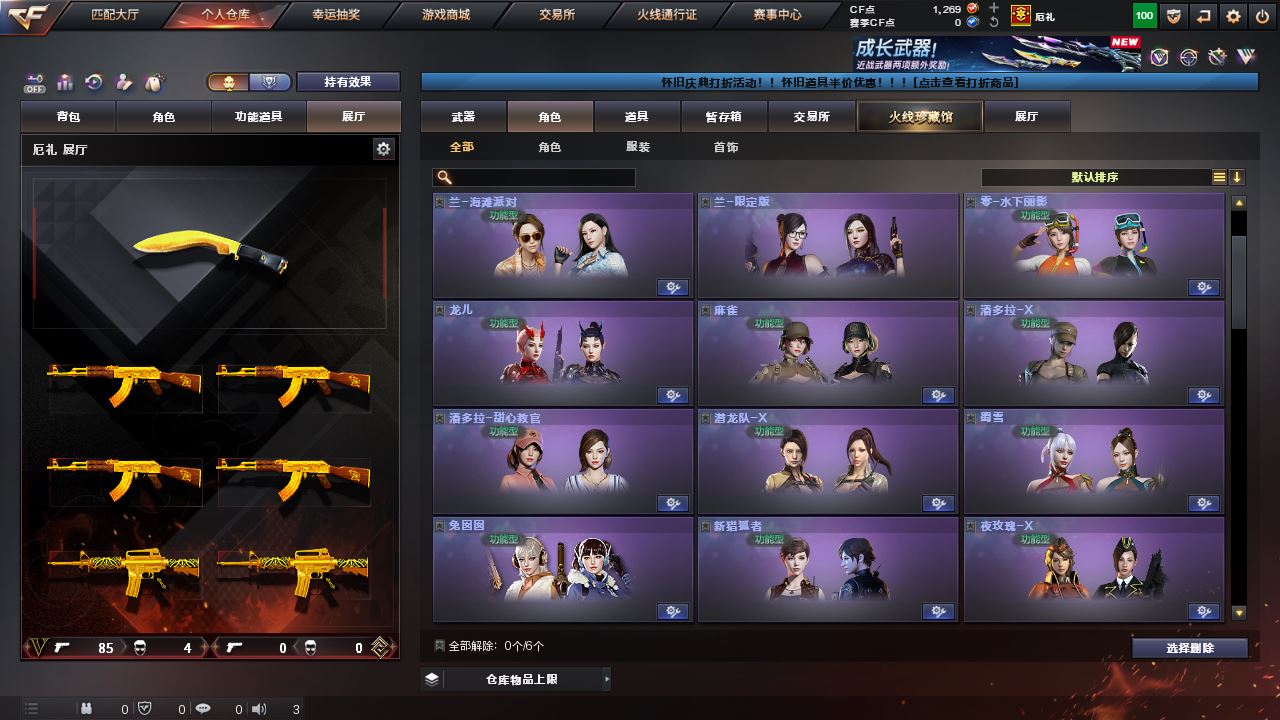Image resolution: width=1280 pixels, height=720 pixels.
Task: Filter the list by 首饰 accessories
Action: [726, 147]
